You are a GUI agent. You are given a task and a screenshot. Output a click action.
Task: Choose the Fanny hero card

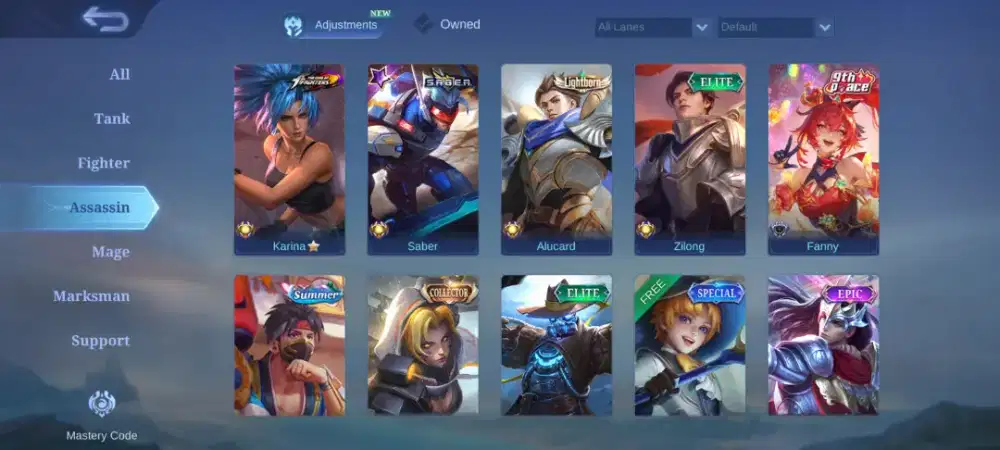click(x=823, y=159)
